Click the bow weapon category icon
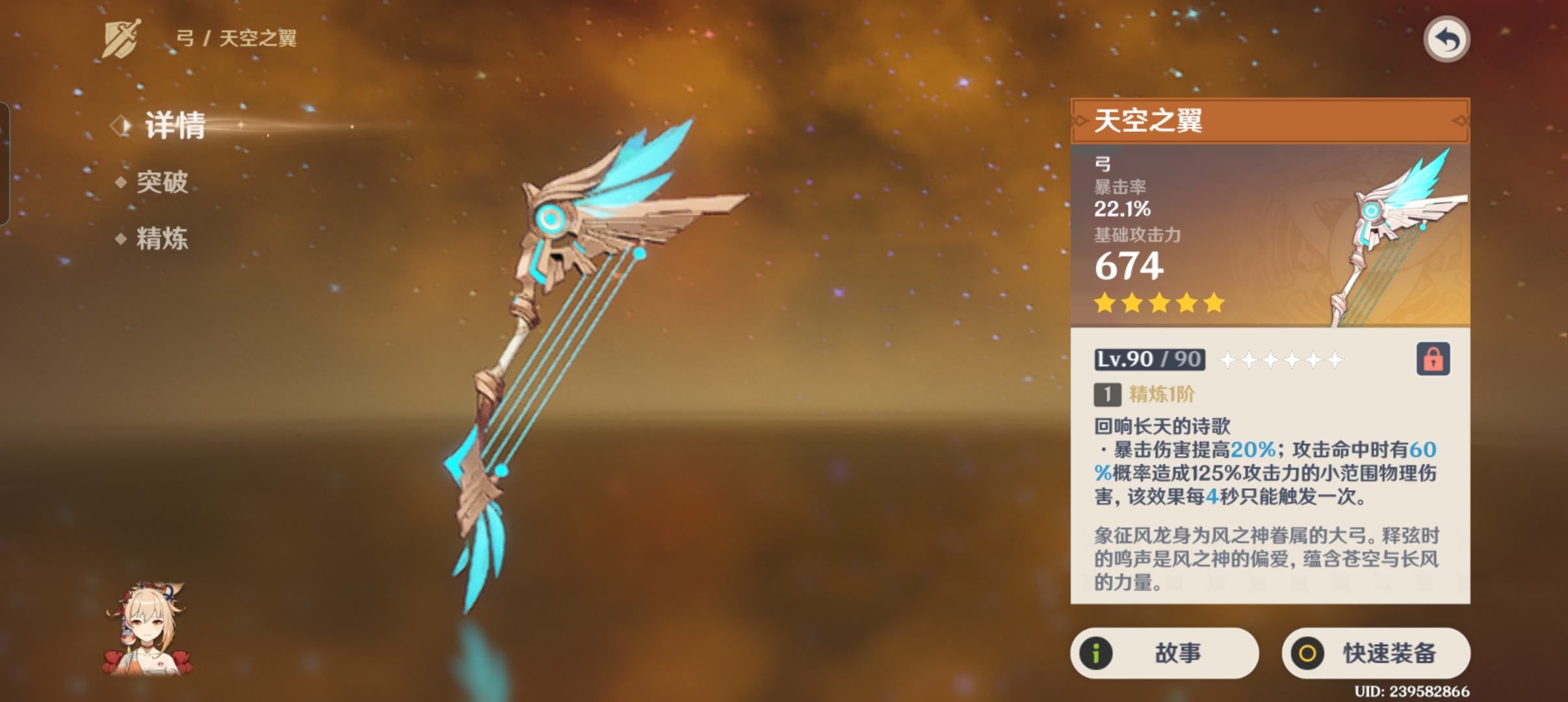1568x702 pixels. point(121,38)
